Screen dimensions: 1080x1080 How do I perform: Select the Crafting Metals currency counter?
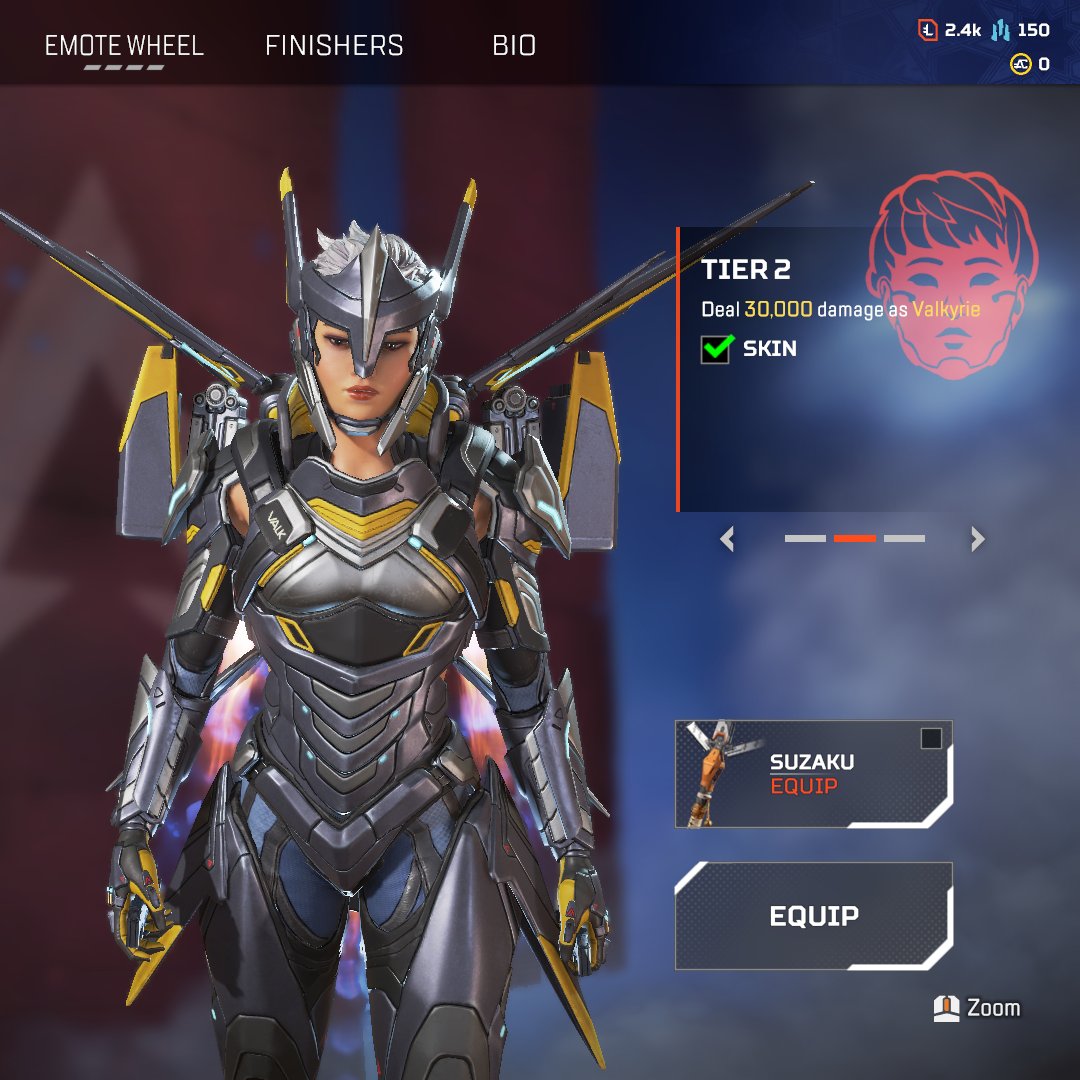(1021, 30)
